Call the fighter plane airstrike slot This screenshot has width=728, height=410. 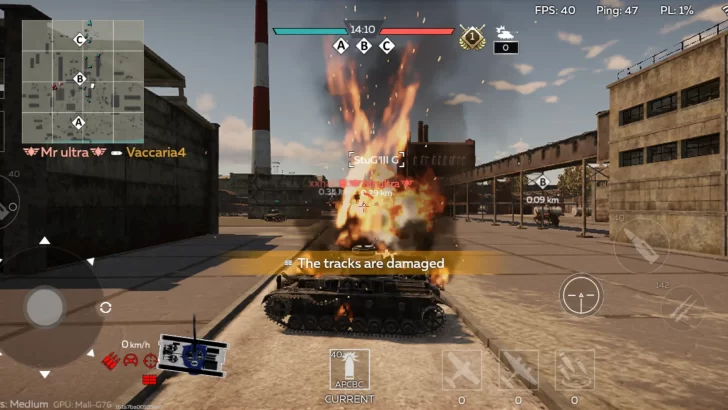tap(461, 369)
